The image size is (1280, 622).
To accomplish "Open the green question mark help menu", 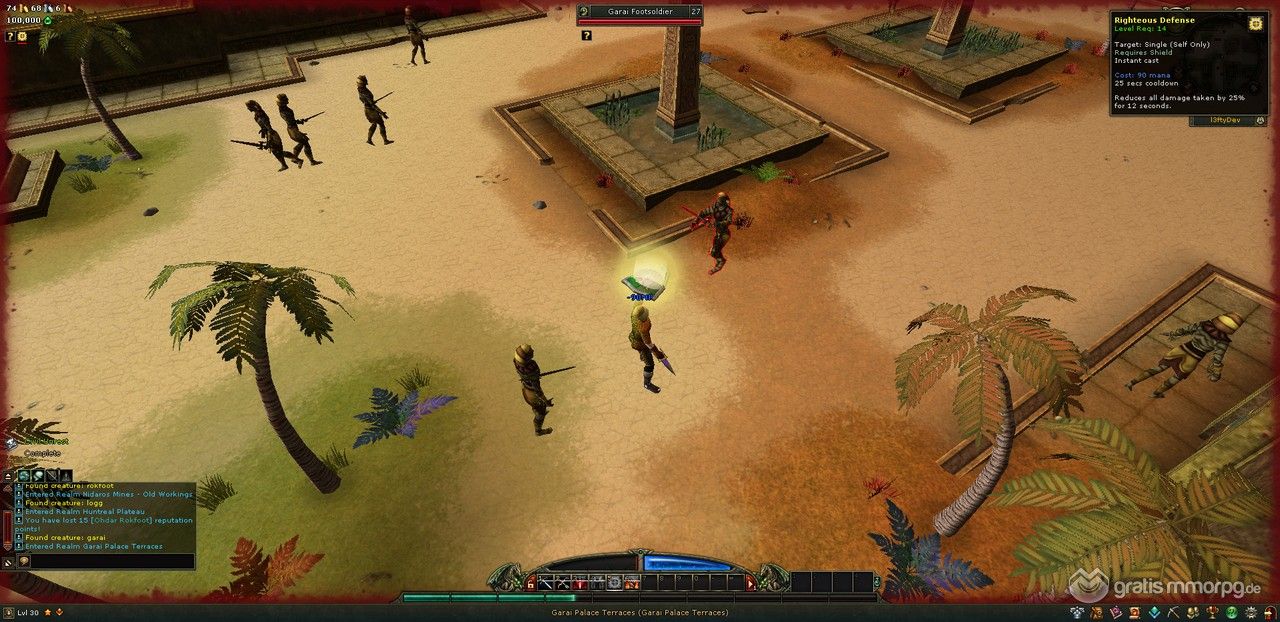I will pos(1233,612).
